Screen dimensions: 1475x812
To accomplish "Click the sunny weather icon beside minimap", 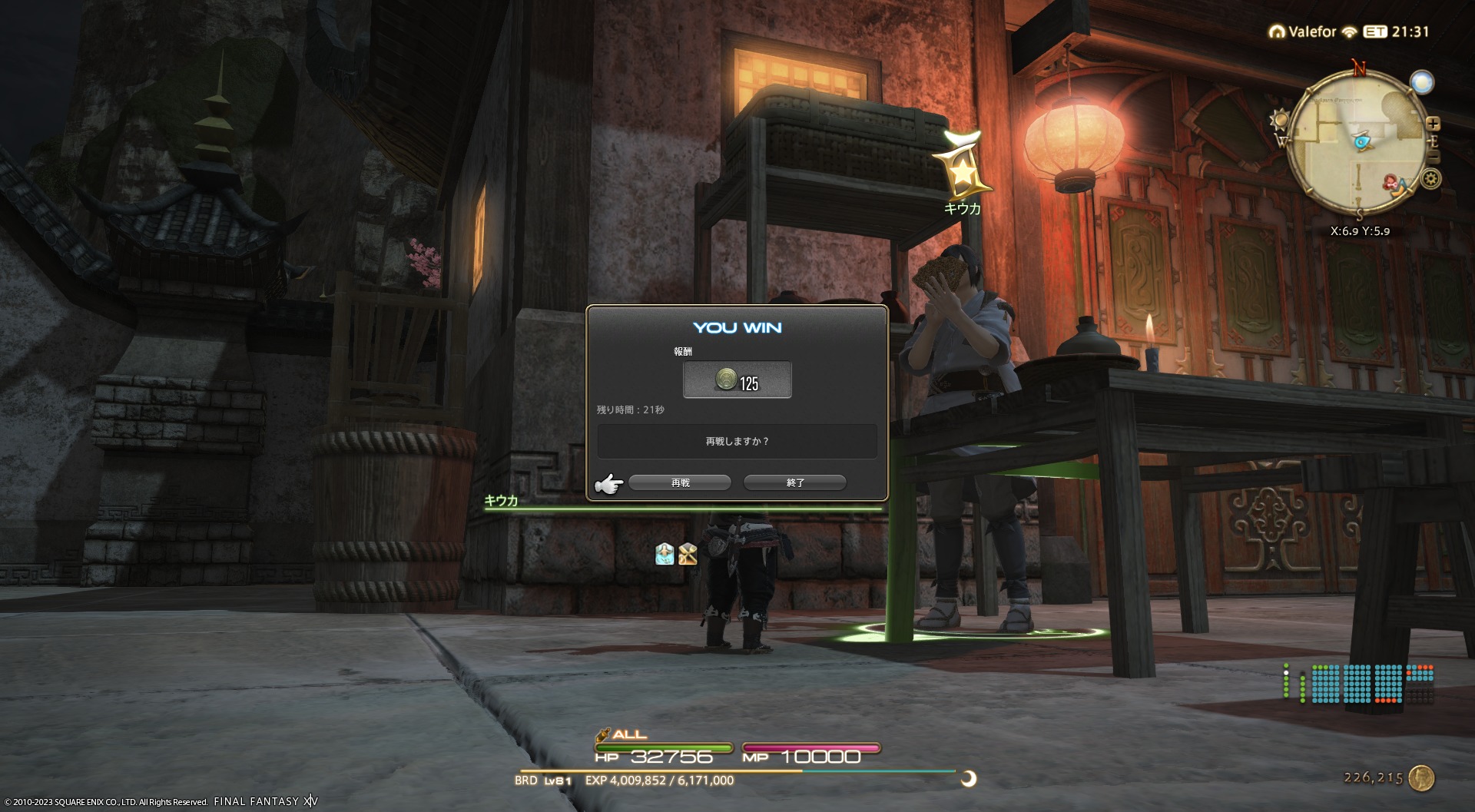I will 1280,120.
